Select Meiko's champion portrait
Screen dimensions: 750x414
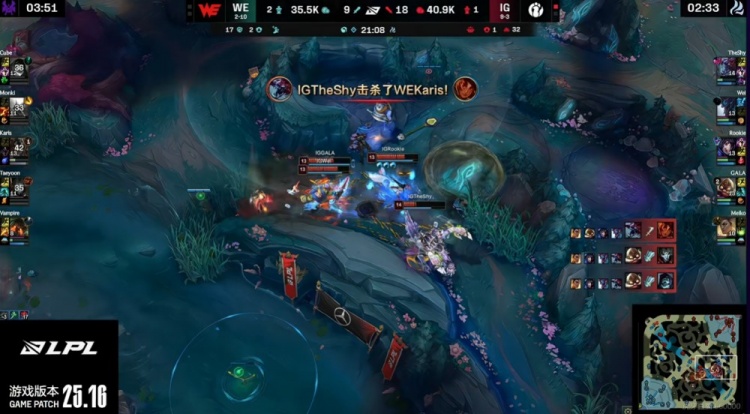(727, 227)
